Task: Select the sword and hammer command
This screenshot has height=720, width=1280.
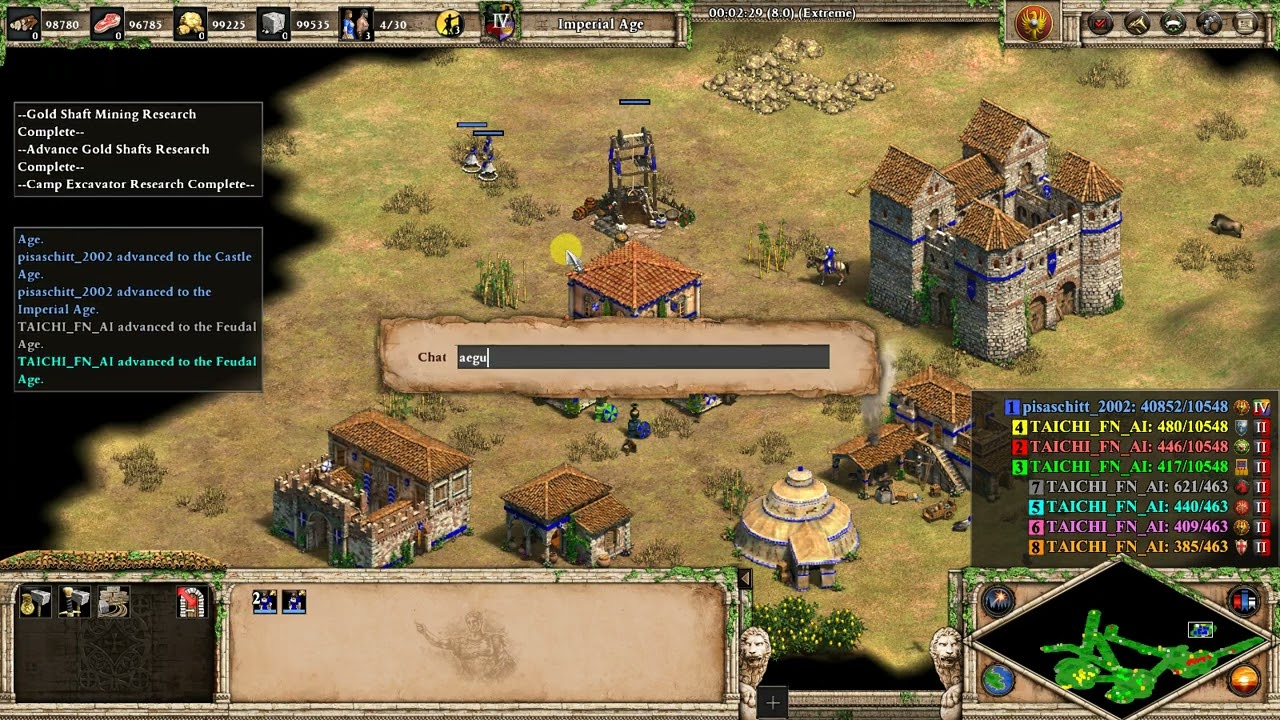Action: [x=74, y=601]
